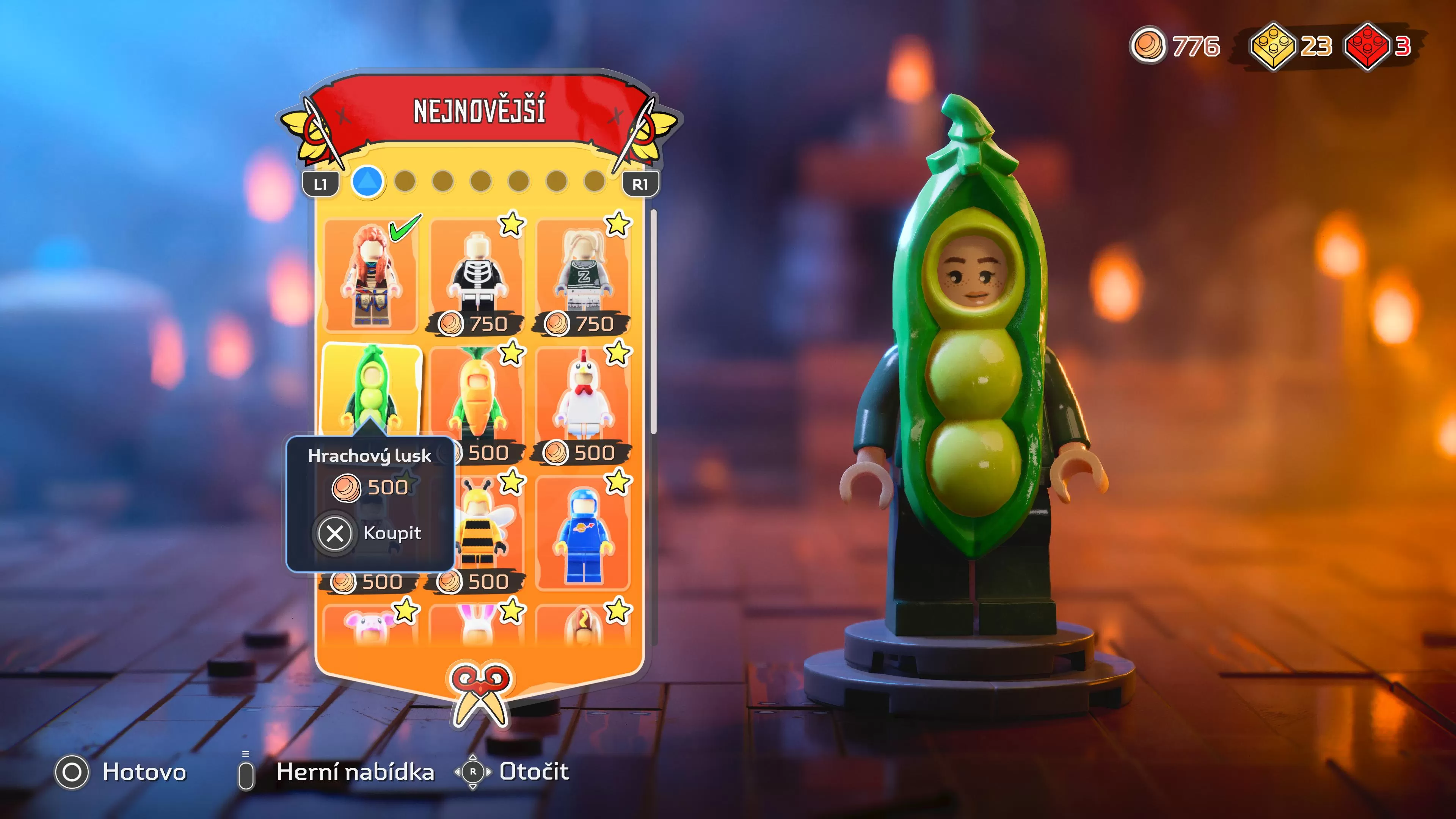The width and height of the screenshot is (1456, 819).
Task: Select the second page dot indicator
Action: 405,182
